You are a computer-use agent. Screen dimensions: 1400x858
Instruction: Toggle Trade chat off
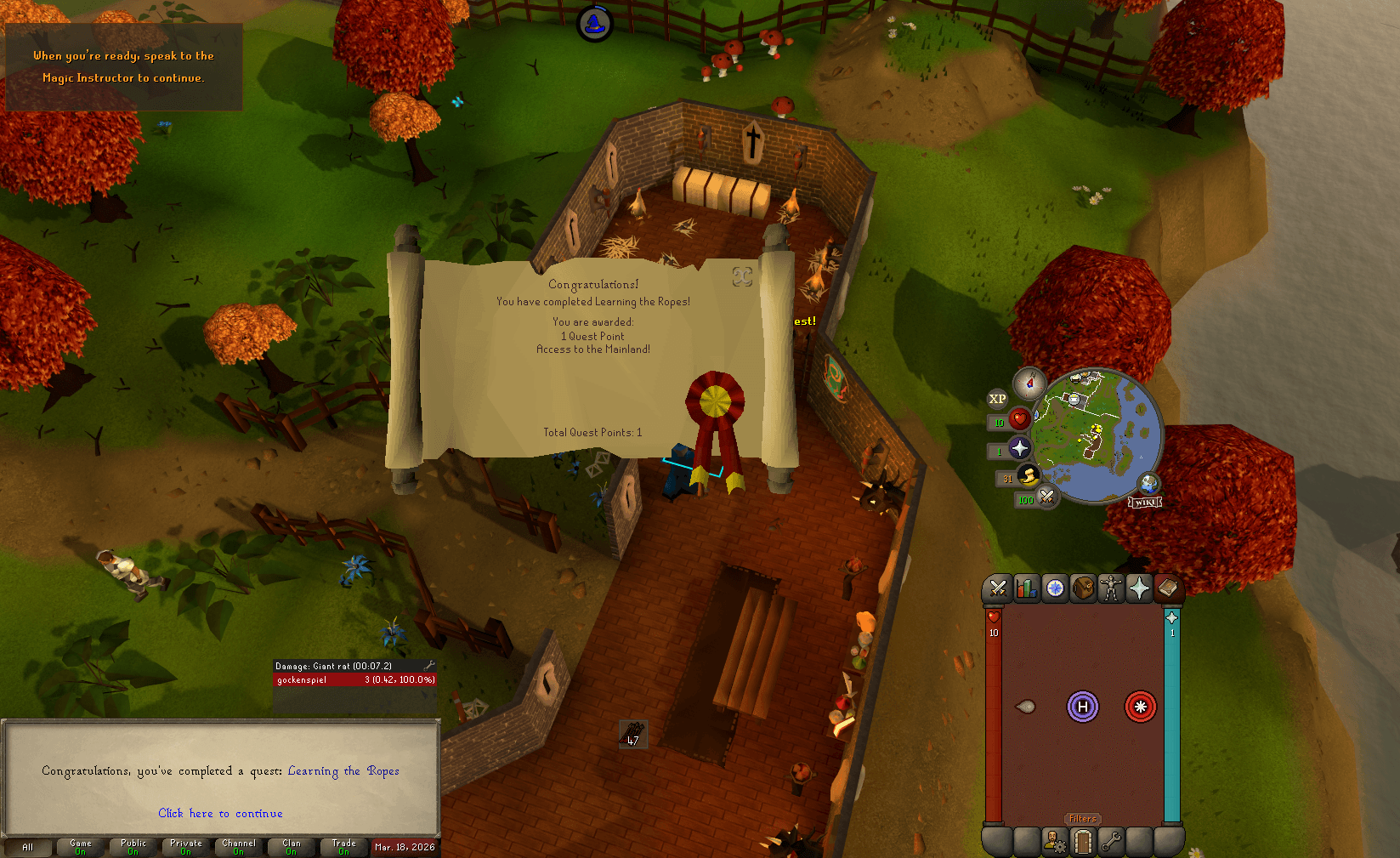click(343, 847)
